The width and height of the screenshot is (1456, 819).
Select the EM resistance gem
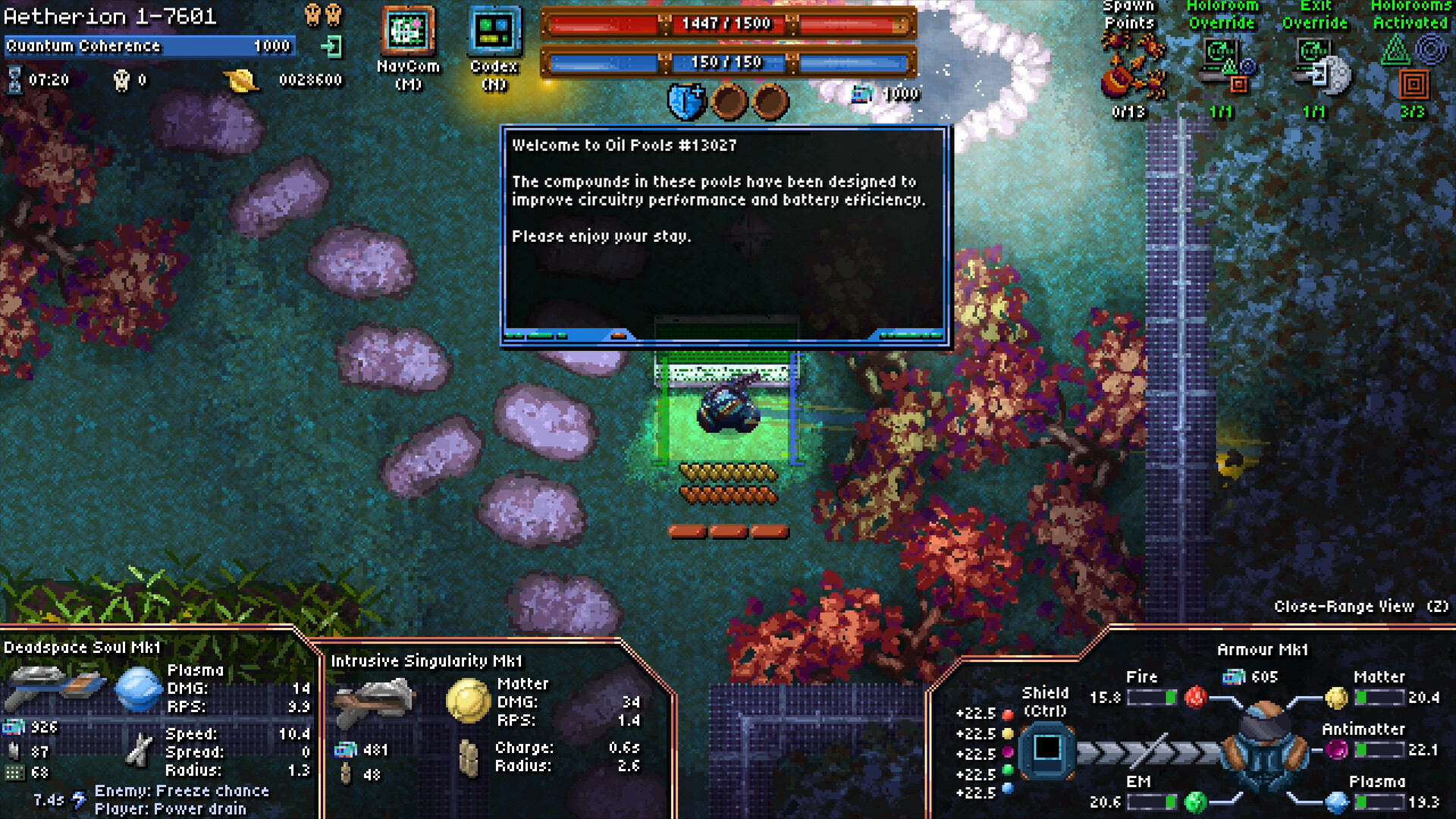(x=1195, y=802)
